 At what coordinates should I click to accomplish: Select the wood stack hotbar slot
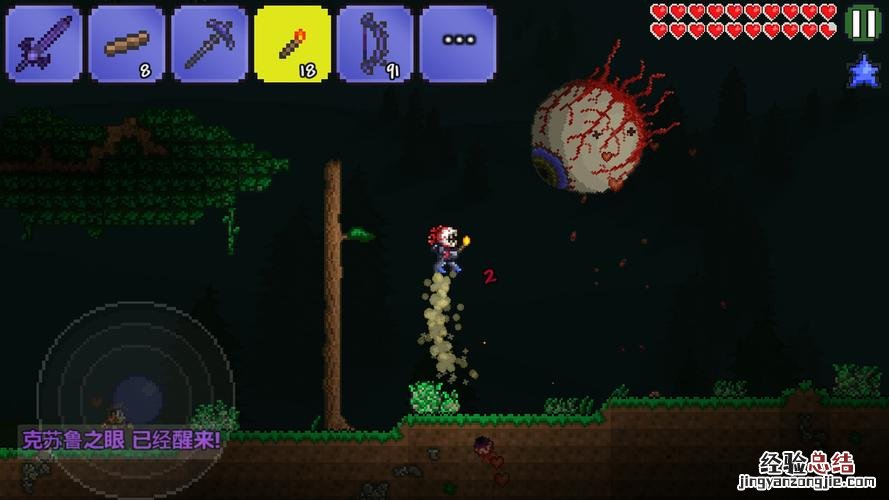[x=127, y=43]
